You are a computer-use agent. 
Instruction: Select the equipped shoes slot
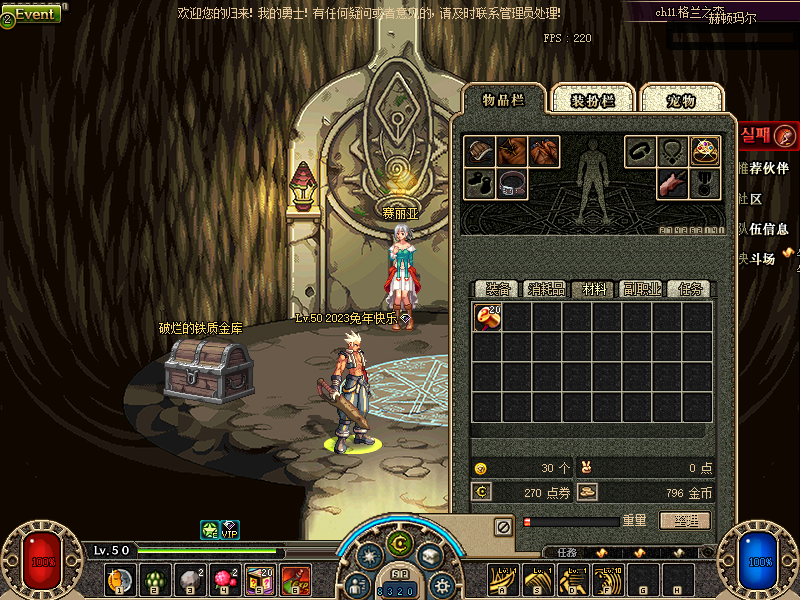(480, 184)
